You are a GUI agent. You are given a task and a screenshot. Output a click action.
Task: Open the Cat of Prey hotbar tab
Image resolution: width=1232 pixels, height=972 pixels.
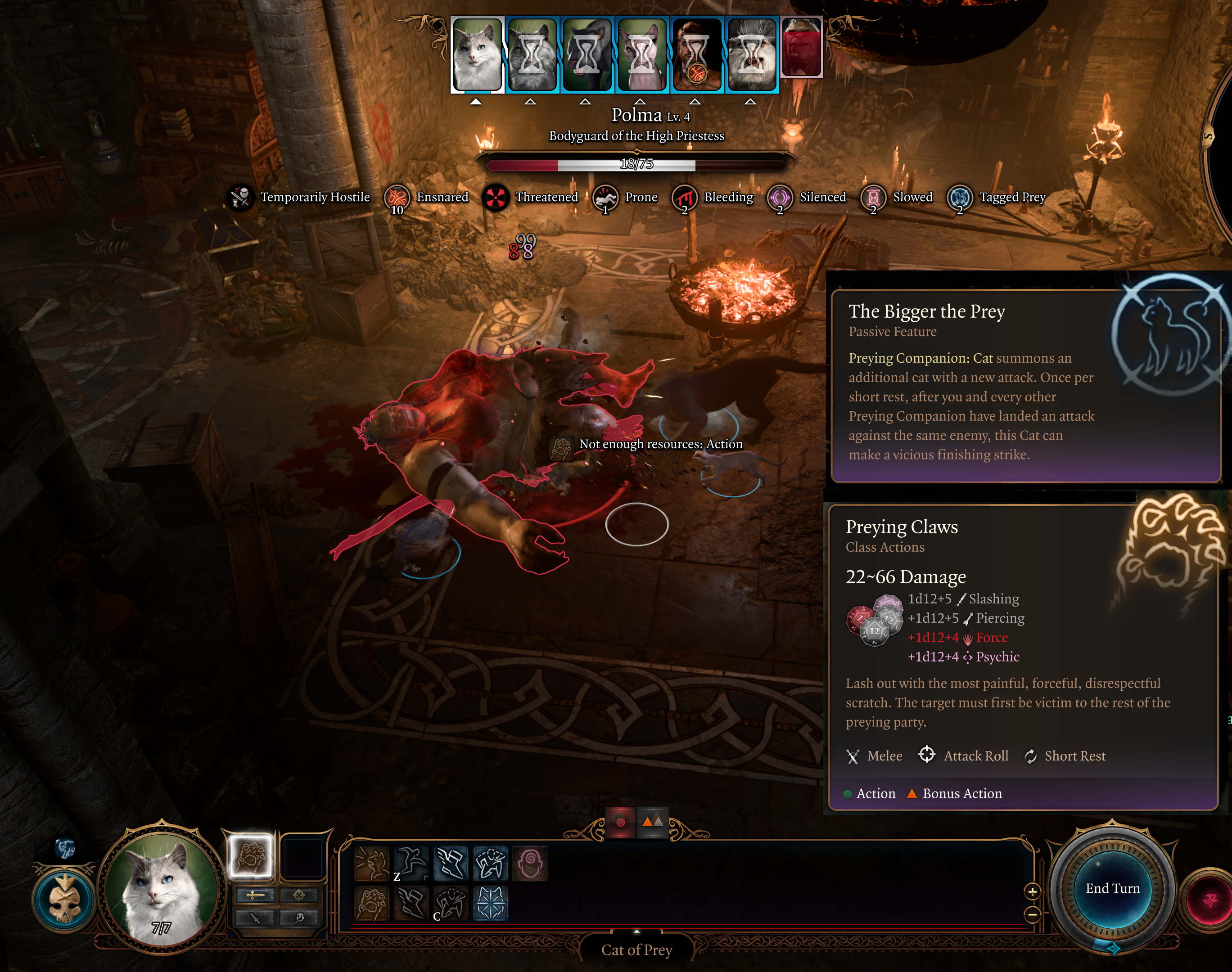click(x=636, y=950)
